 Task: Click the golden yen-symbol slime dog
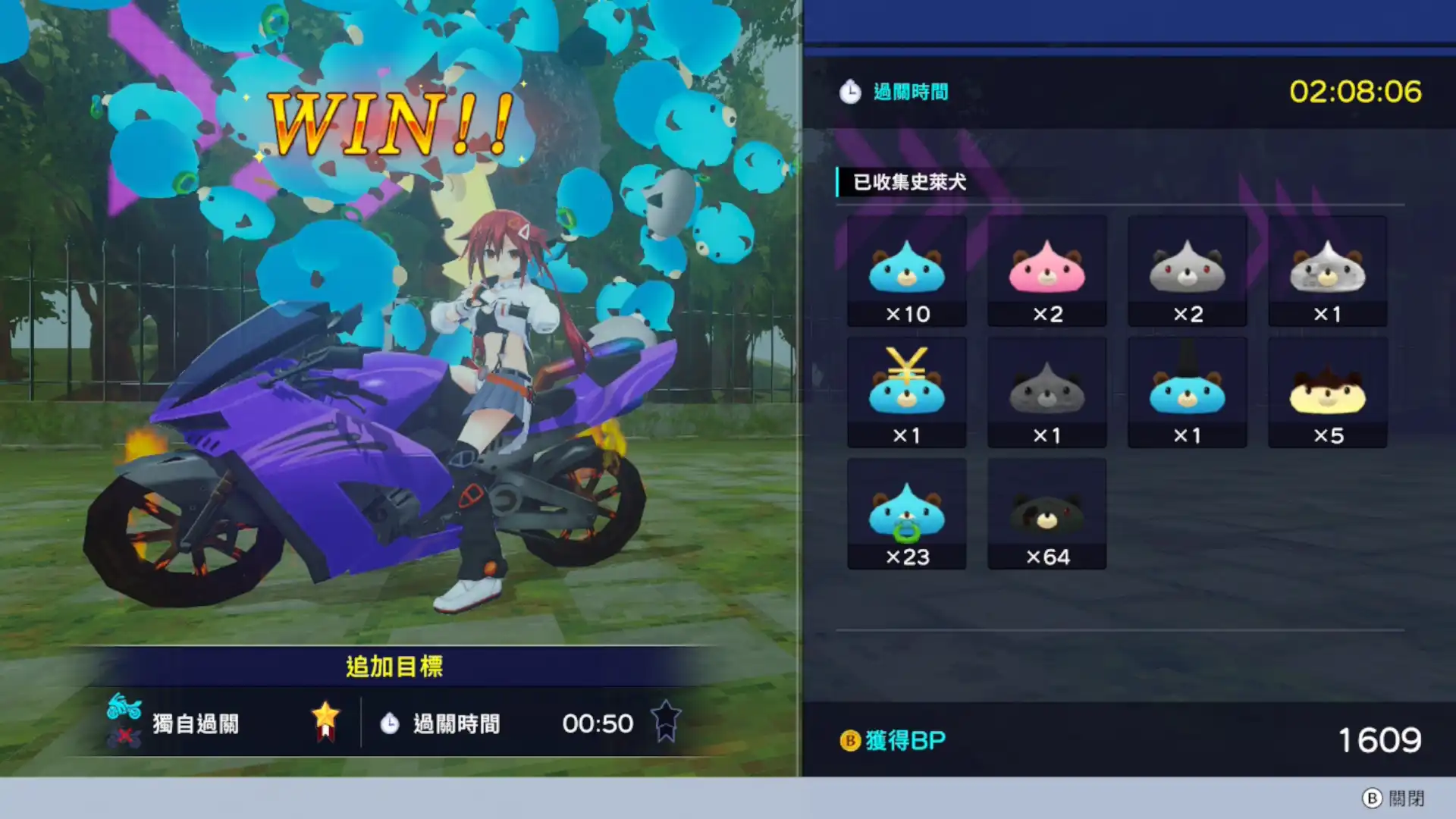[x=907, y=391]
